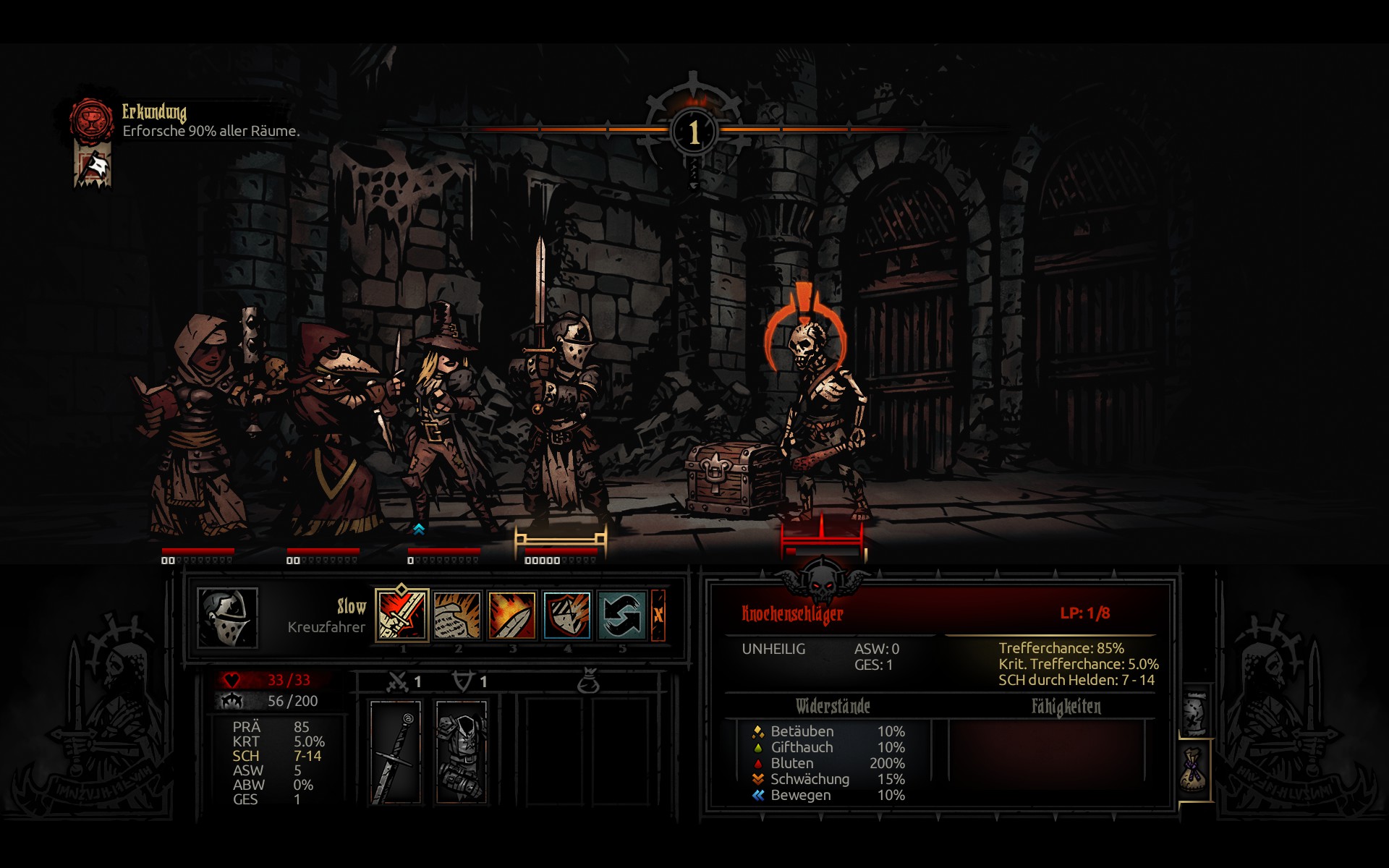The width and height of the screenshot is (1389, 868).
Task: Choose the shield bash skill
Action: (566, 616)
